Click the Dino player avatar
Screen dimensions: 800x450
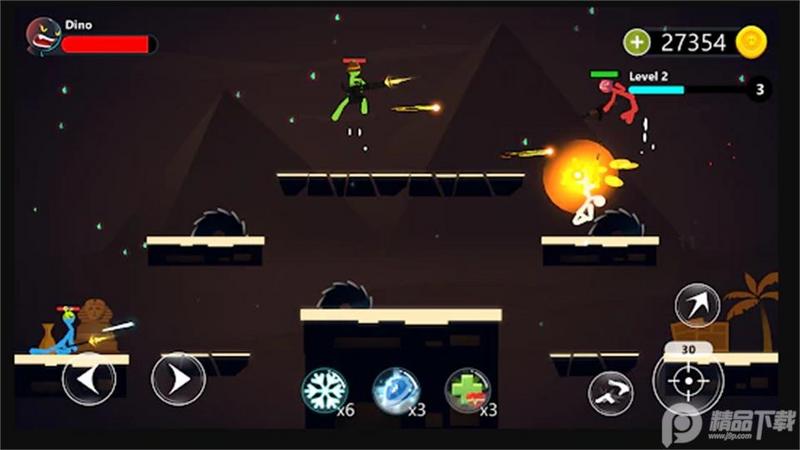(43, 37)
